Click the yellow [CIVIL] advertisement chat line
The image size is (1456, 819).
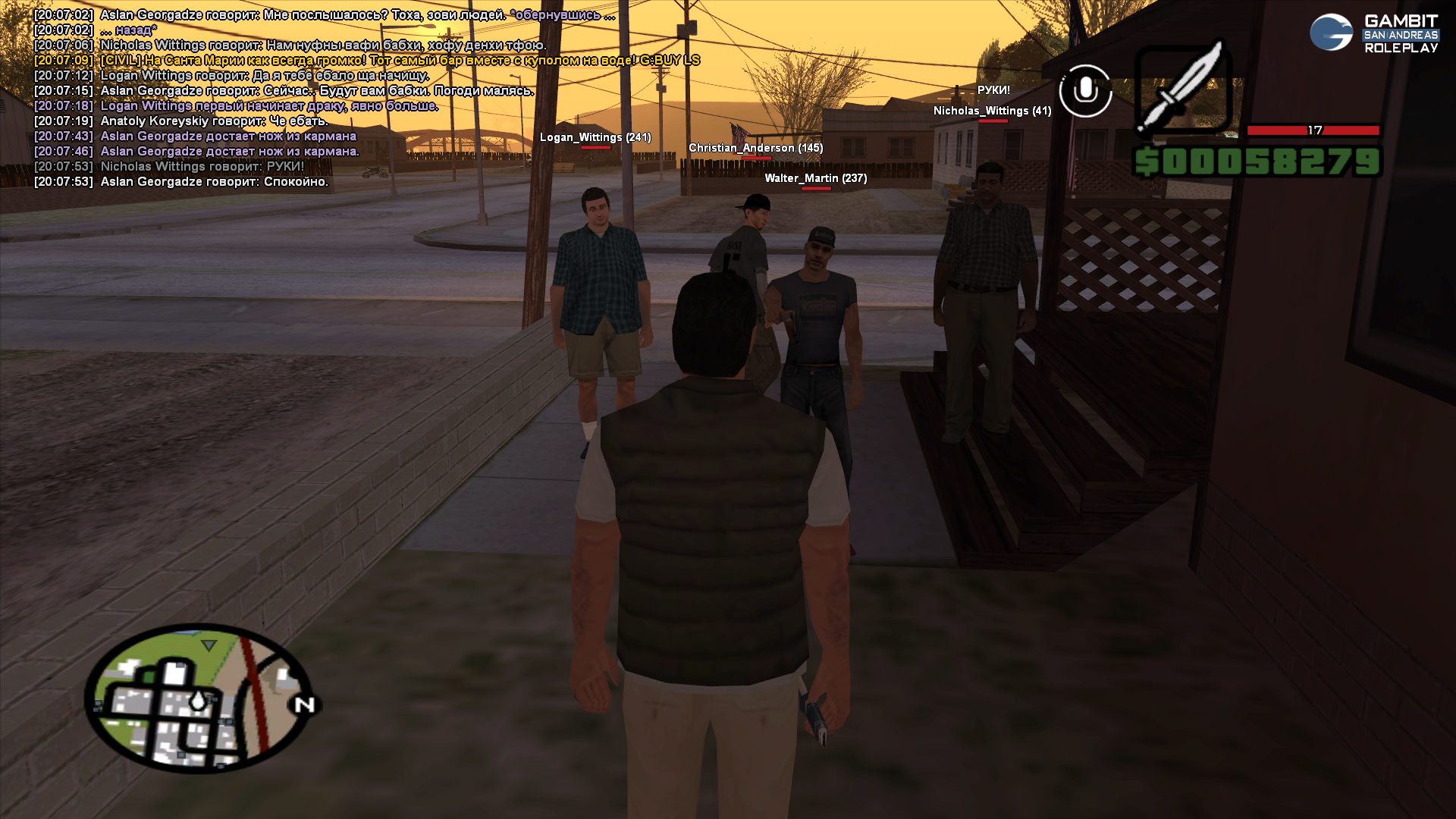400,61
